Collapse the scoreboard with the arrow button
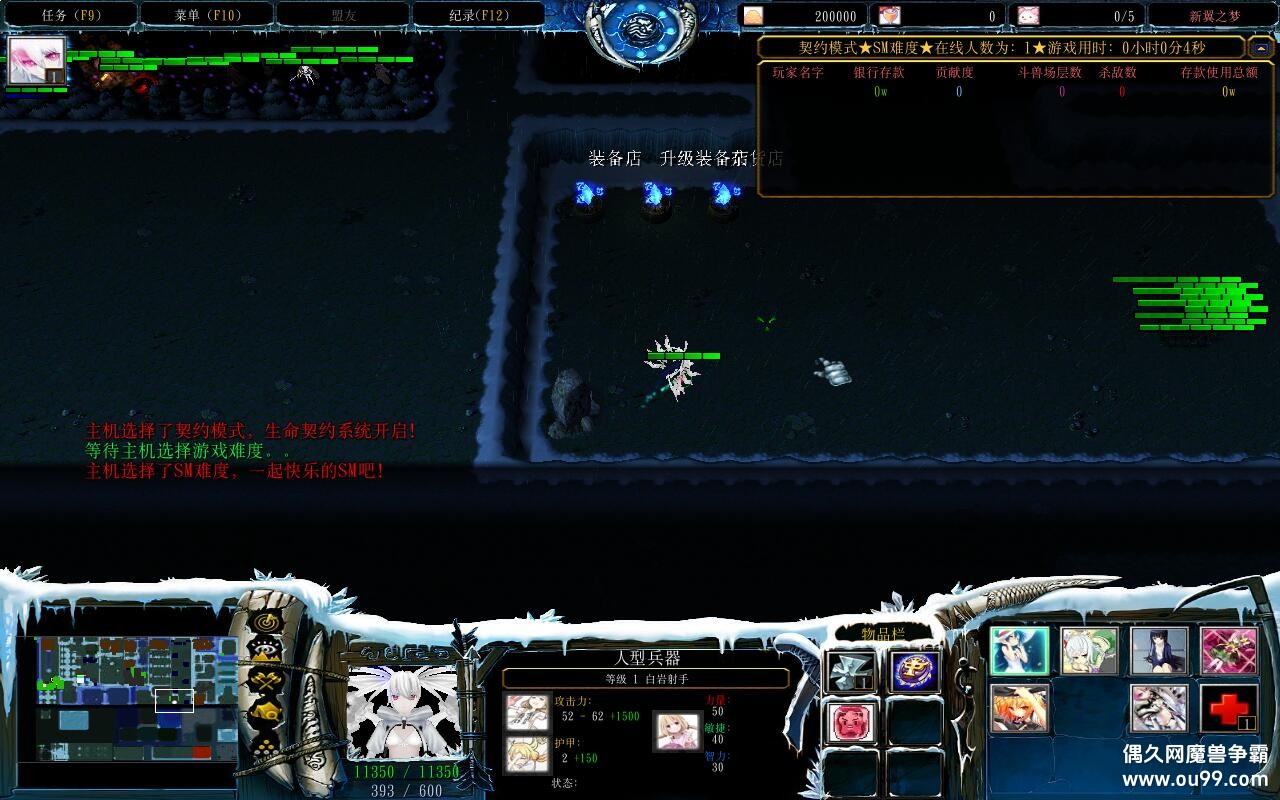The width and height of the screenshot is (1280, 800). pyautogui.click(x=1259, y=47)
